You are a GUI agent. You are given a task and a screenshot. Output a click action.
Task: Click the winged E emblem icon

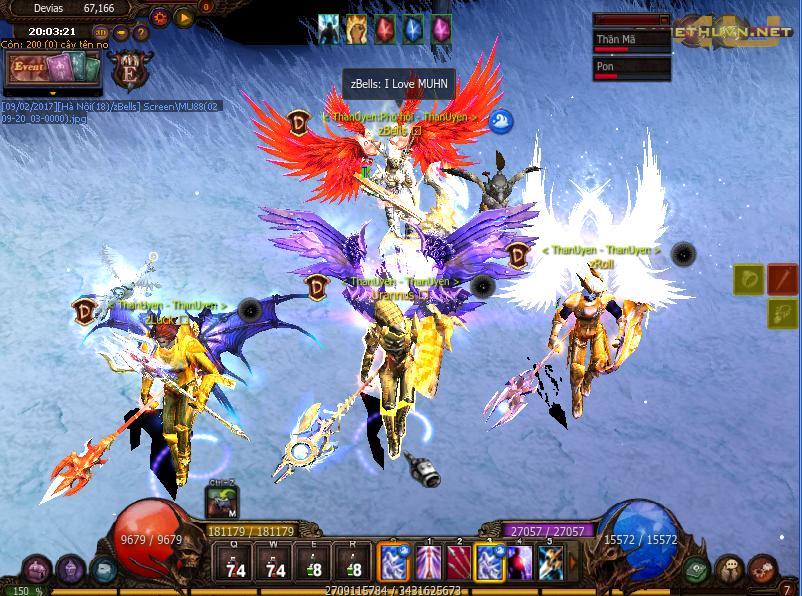(x=130, y=71)
